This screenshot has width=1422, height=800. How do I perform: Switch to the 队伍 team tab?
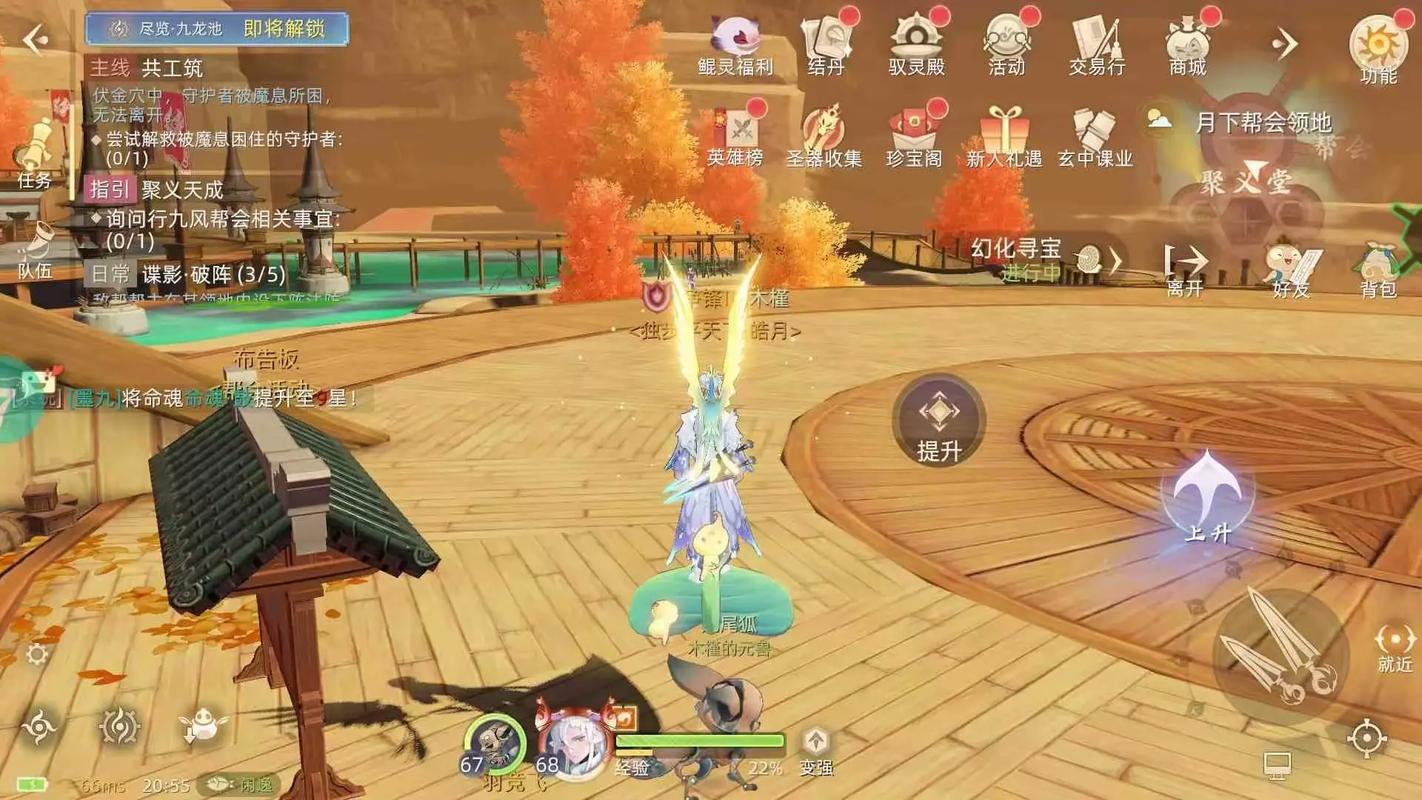[x=36, y=250]
